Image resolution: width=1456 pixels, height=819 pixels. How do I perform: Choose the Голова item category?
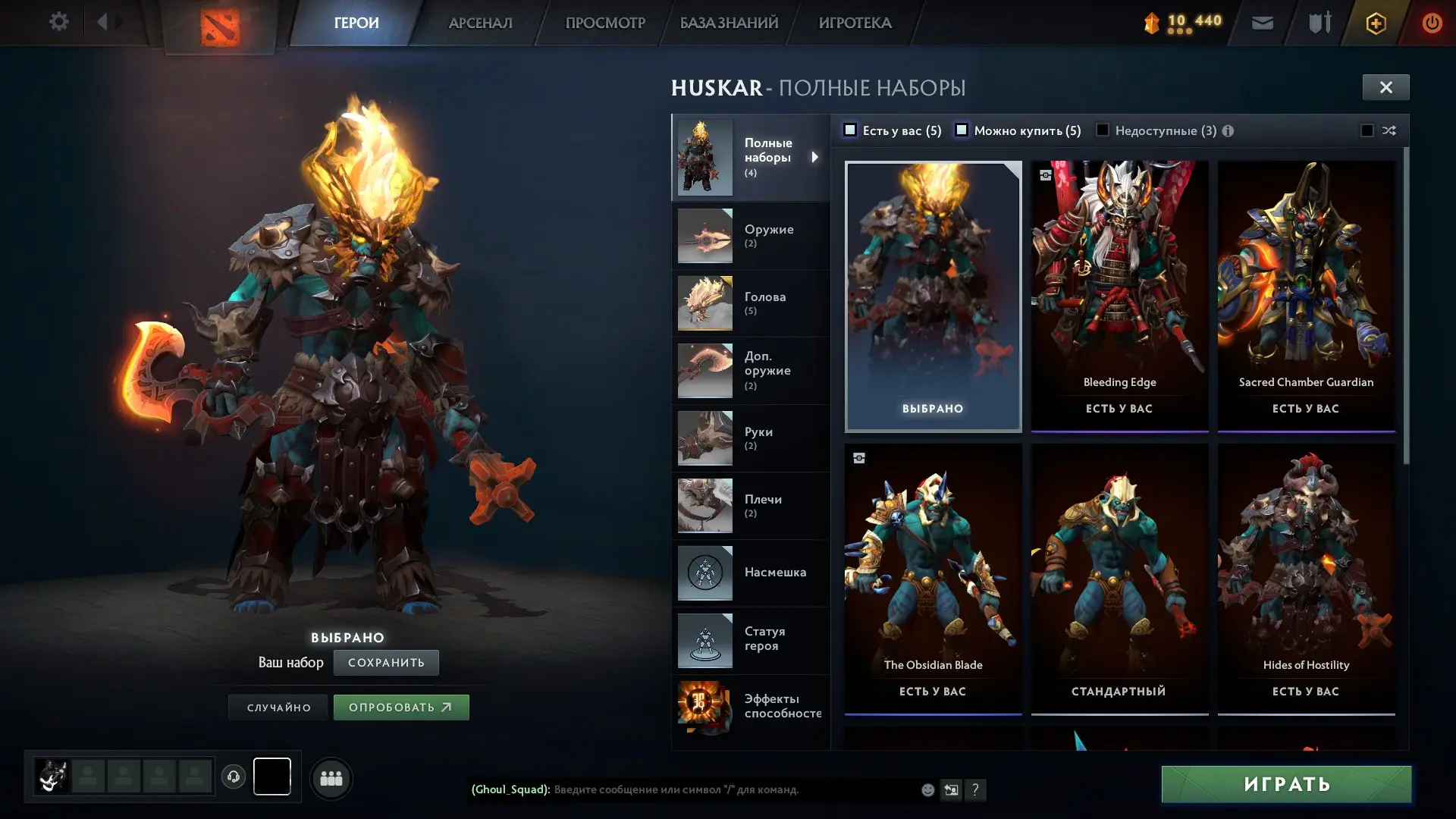pyautogui.click(x=750, y=303)
